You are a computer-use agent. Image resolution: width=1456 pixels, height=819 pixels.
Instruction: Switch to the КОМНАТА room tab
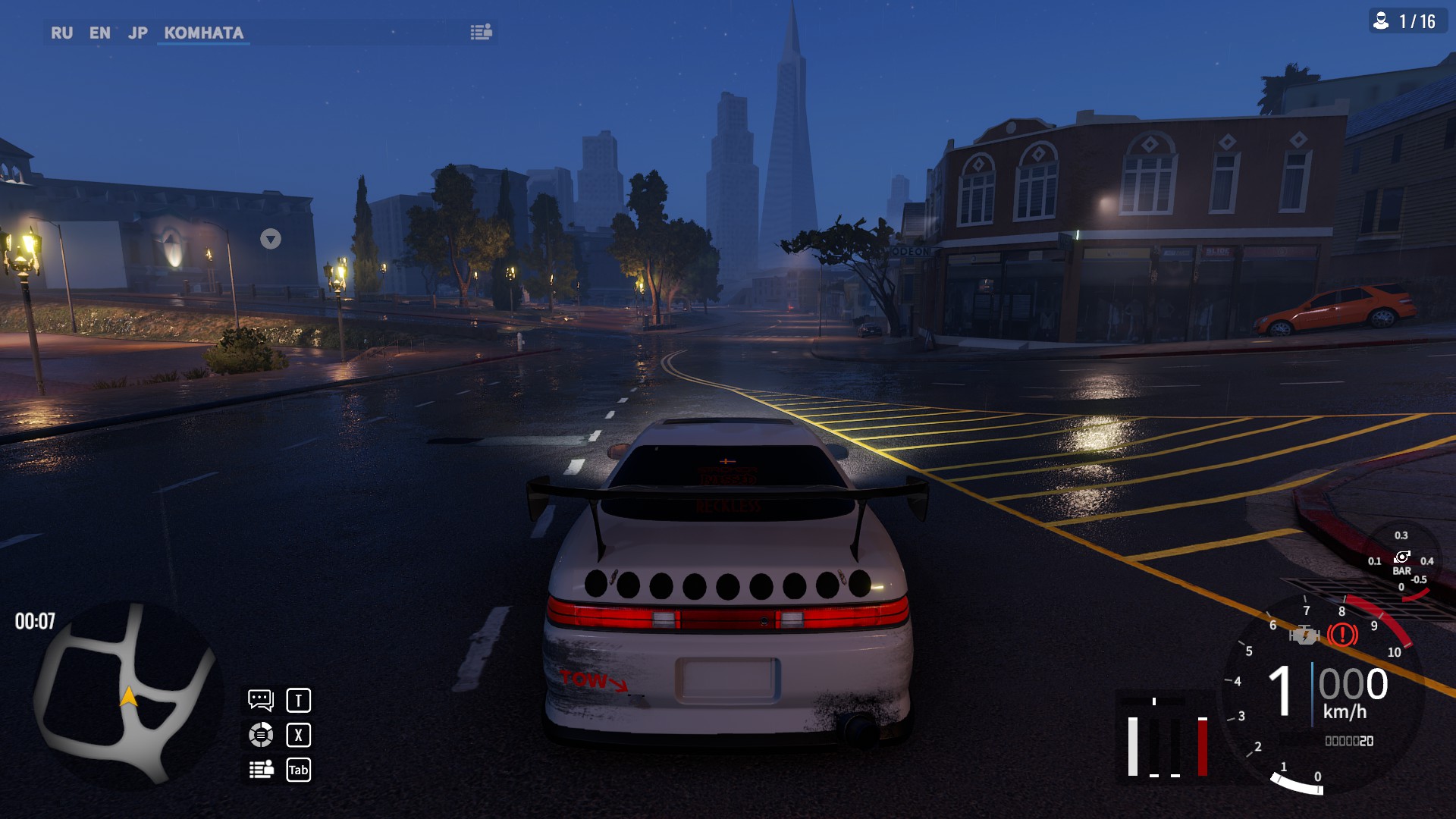203,33
